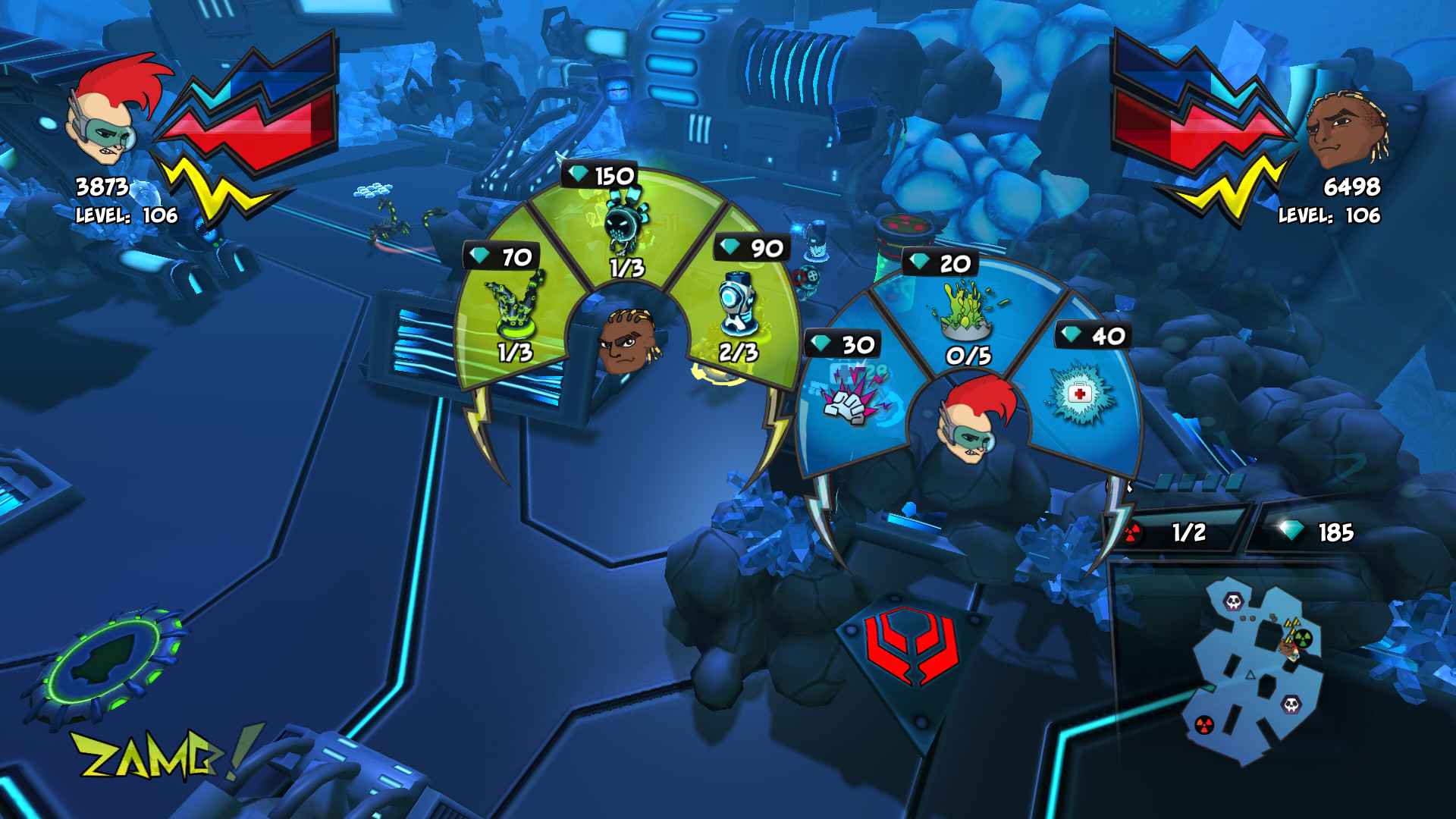This screenshot has height=819, width=1456.
Task: Click the LEVEL: 106 label under the left health bar
Action: (127, 215)
